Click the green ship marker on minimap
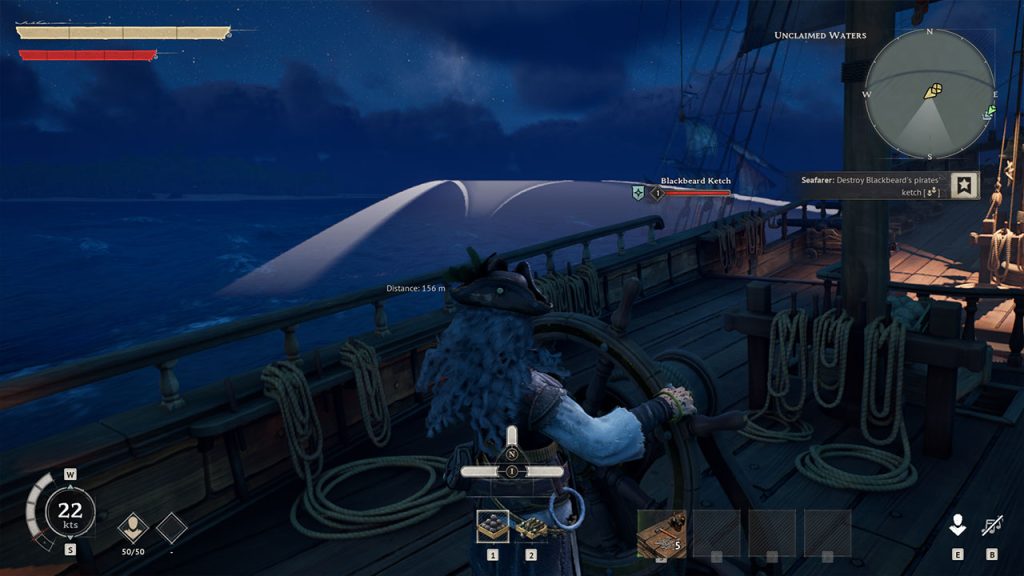1024x576 pixels. click(989, 112)
